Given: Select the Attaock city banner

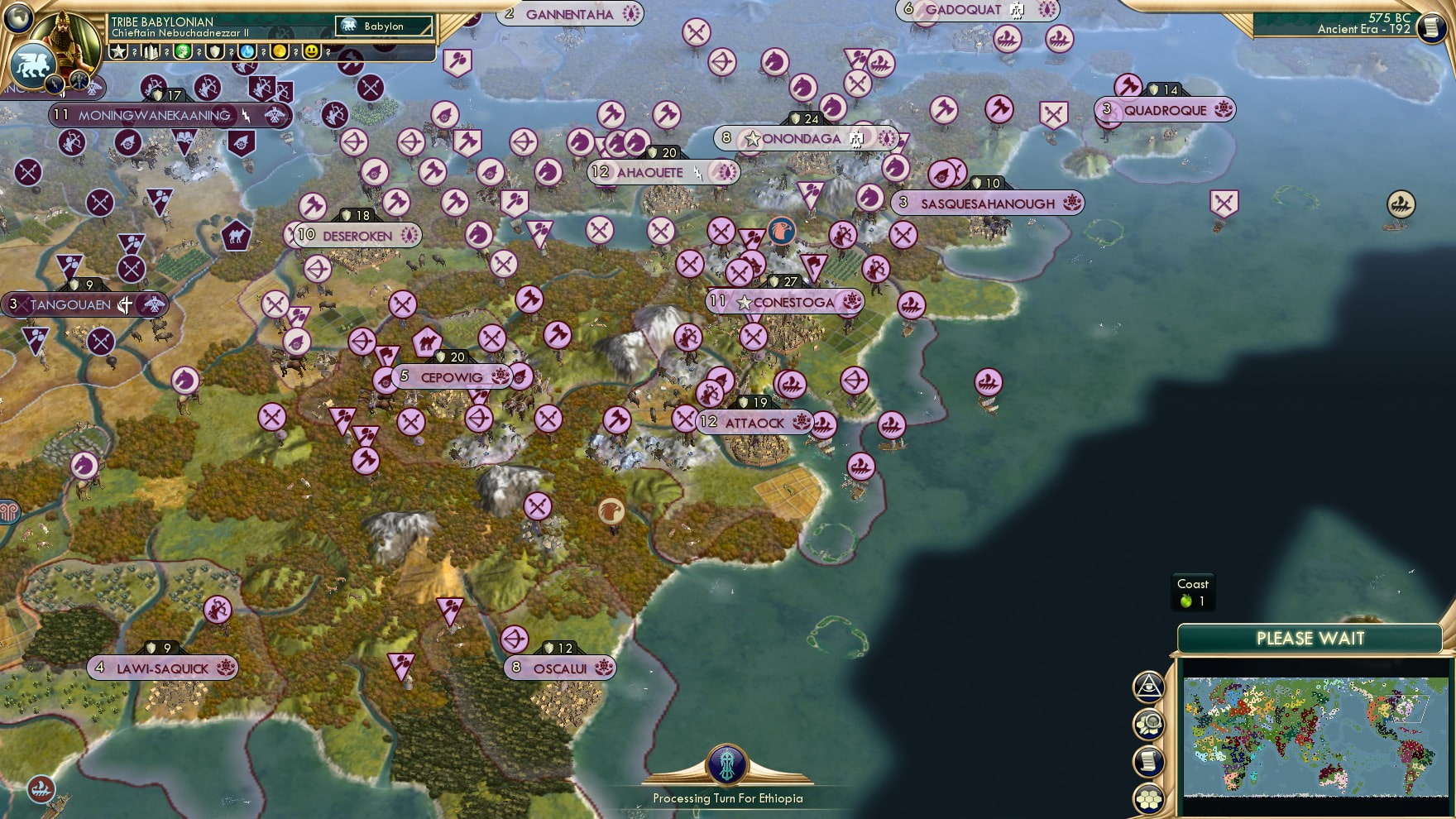Looking at the screenshot, I should [753, 423].
